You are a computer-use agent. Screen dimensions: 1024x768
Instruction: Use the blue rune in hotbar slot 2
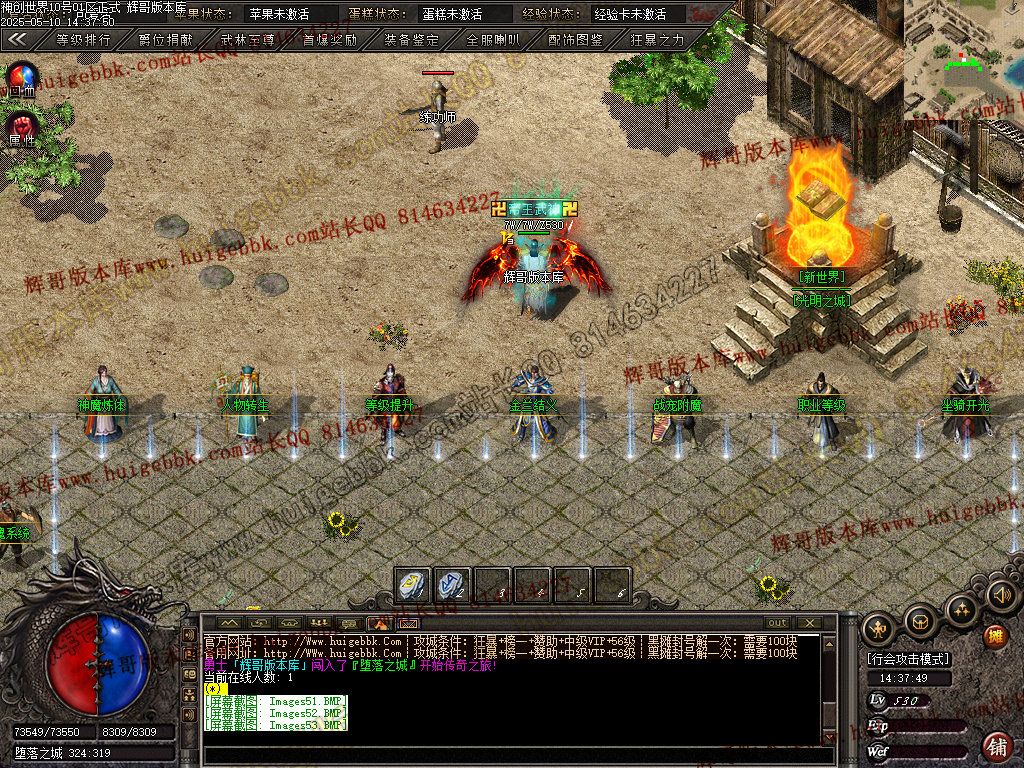point(451,585)
